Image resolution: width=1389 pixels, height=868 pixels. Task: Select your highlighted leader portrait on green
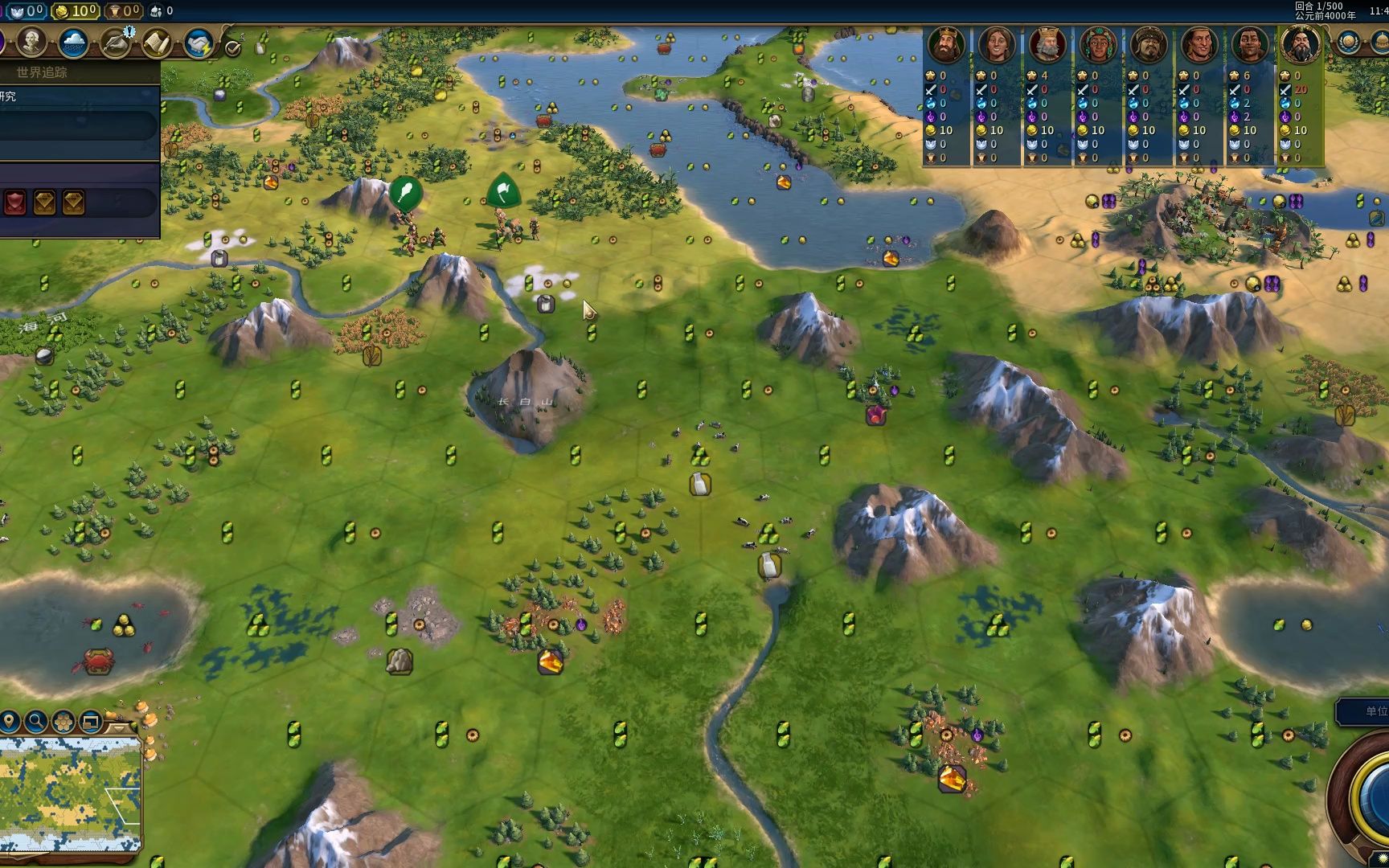1301,45
